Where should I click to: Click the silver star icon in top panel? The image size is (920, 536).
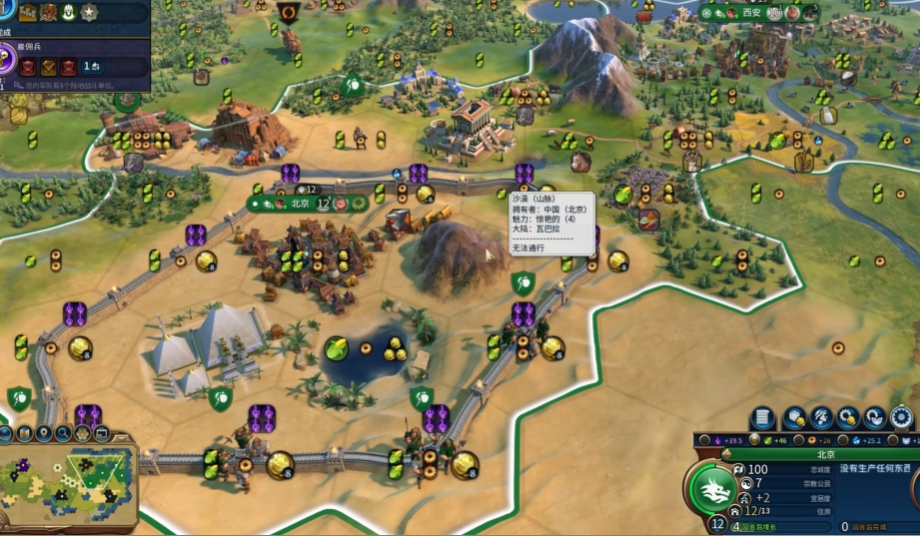click(89, 12)
